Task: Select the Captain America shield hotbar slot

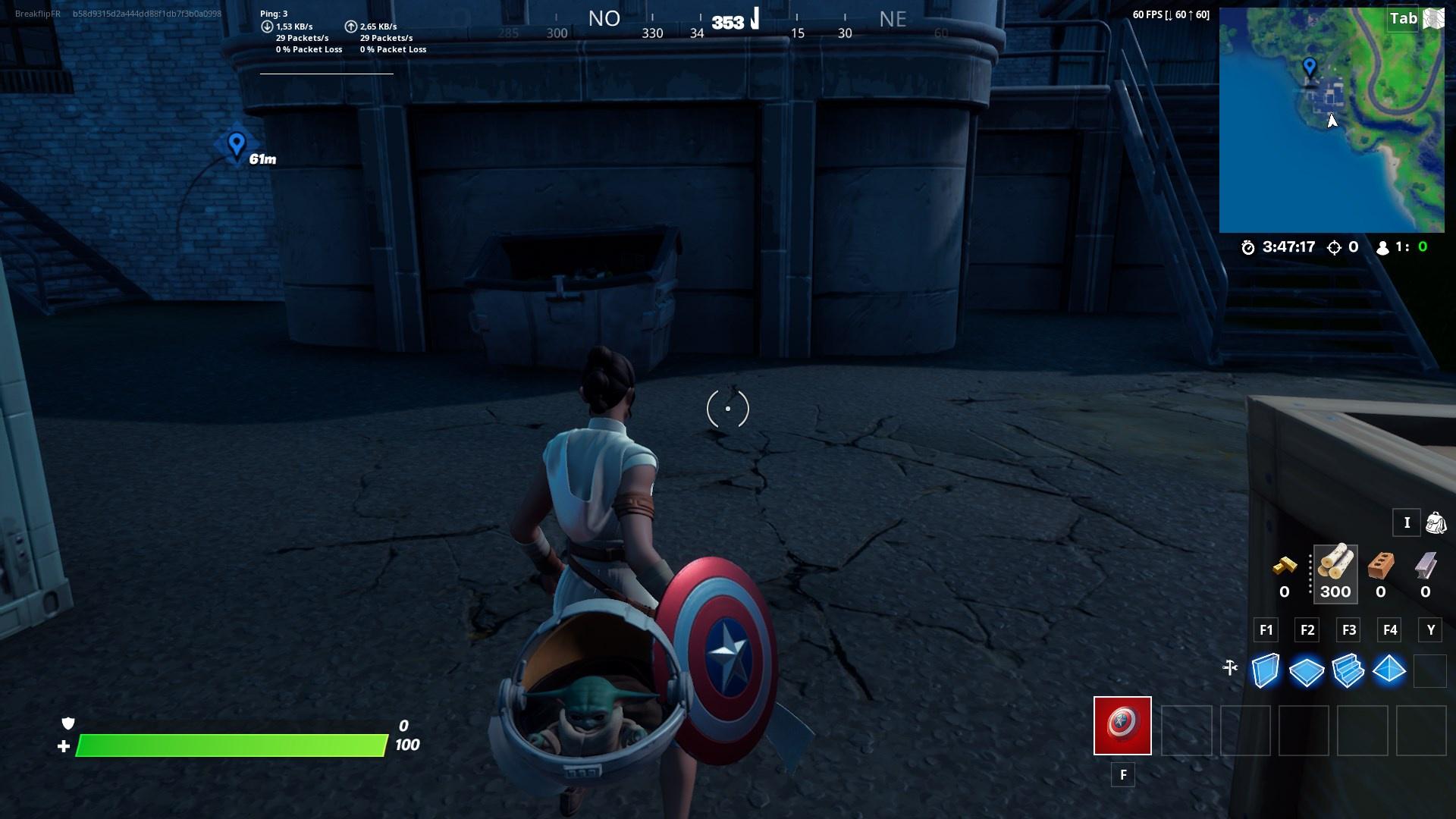Action: (1122, 726)
